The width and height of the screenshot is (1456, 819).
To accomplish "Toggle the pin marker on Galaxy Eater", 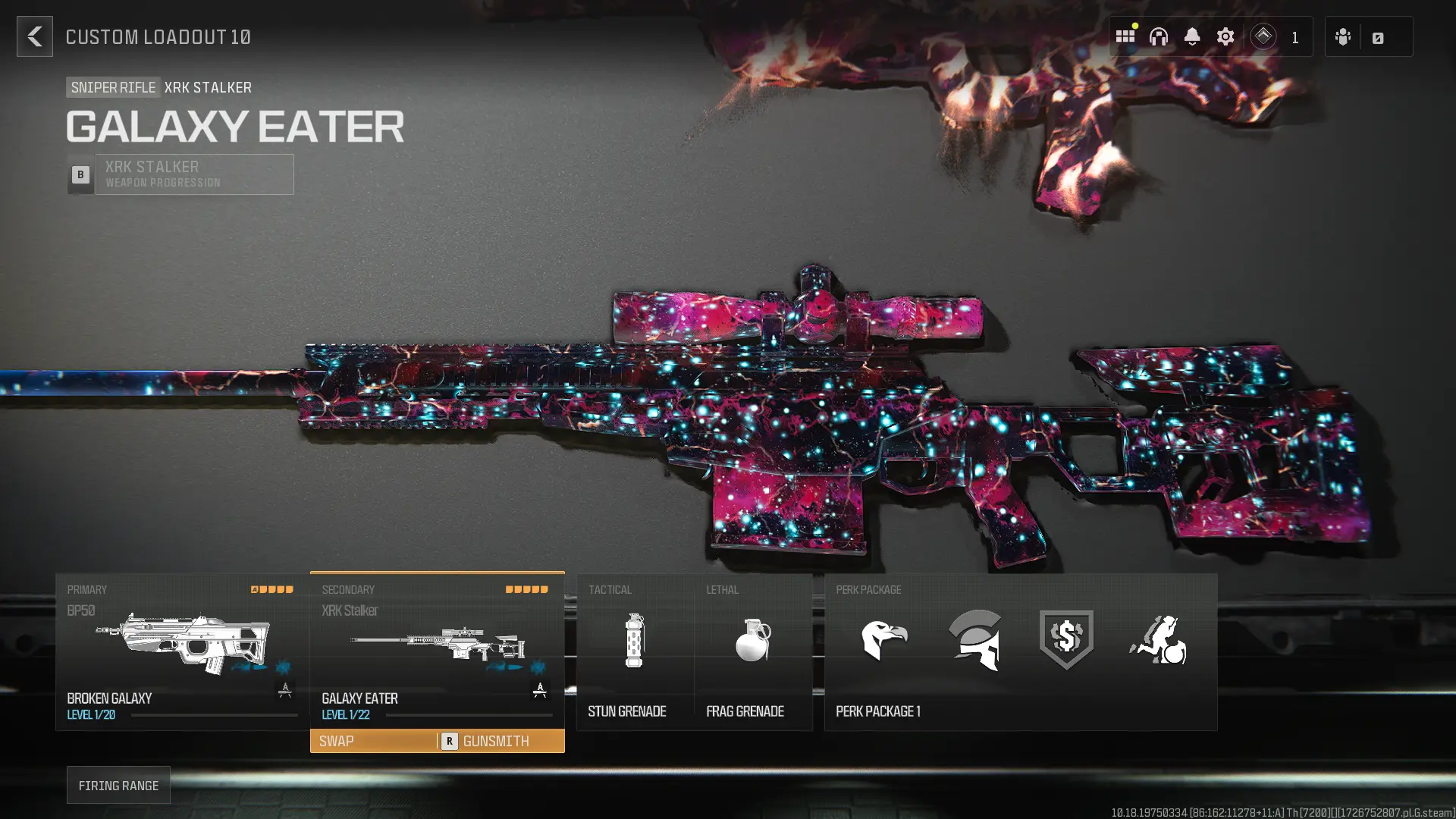I will click(x=539, y=689).
